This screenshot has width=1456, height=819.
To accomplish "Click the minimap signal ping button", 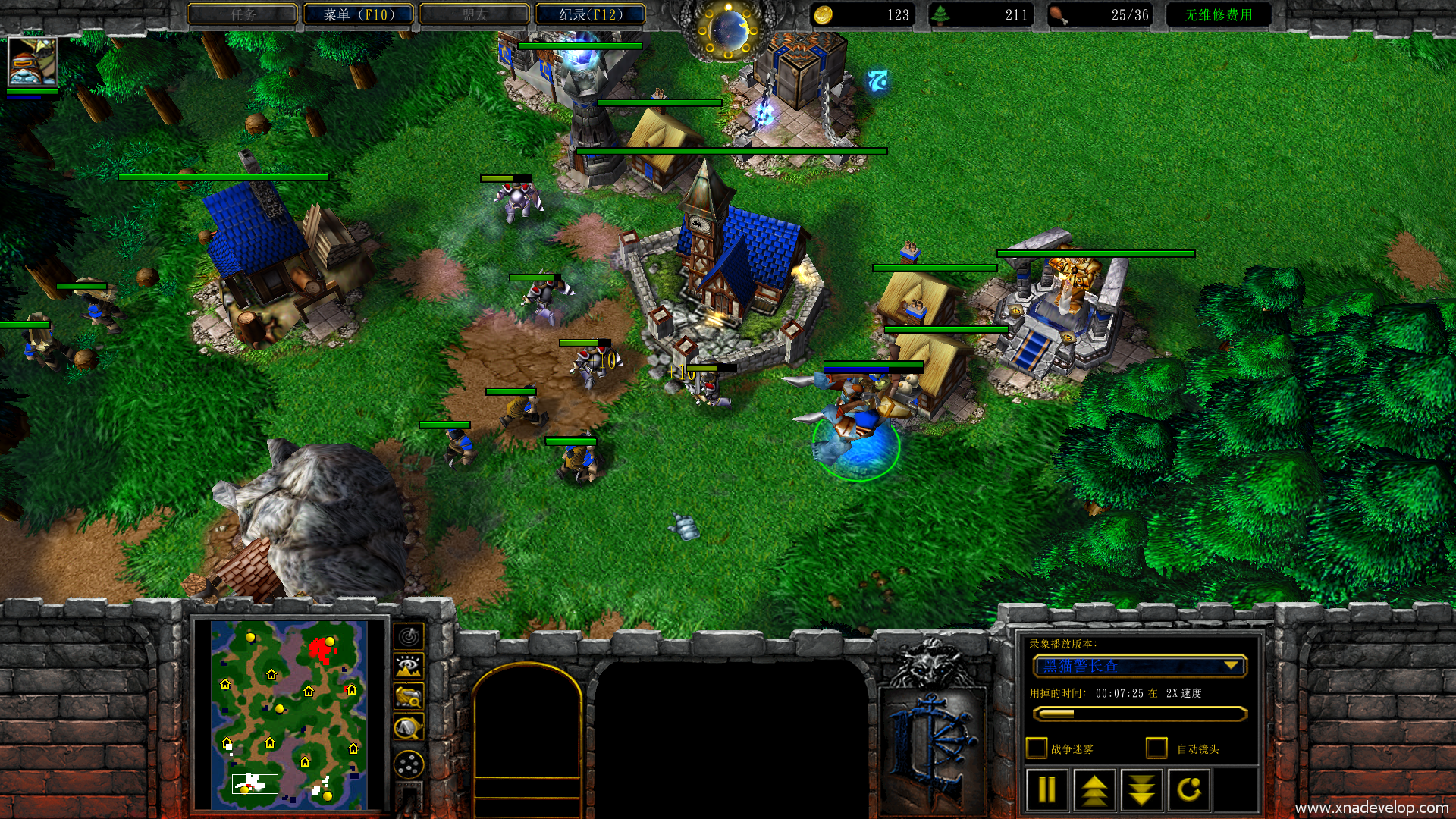I will [x=409, y=636].
